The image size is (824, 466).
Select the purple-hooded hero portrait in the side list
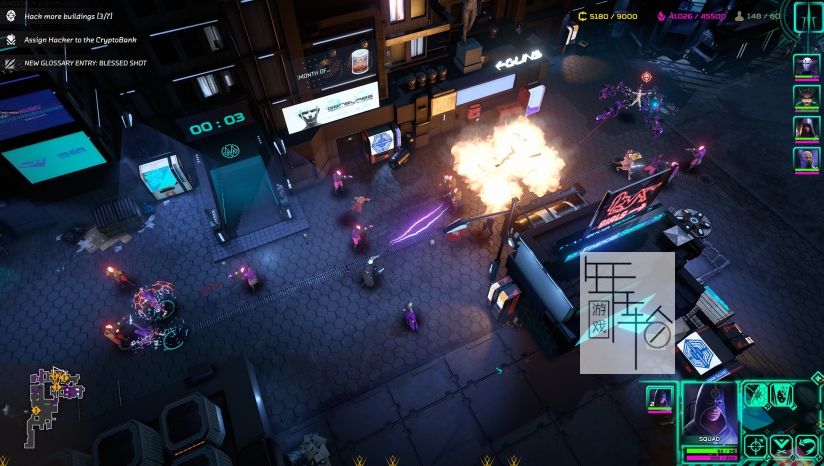tap(806, 128)
